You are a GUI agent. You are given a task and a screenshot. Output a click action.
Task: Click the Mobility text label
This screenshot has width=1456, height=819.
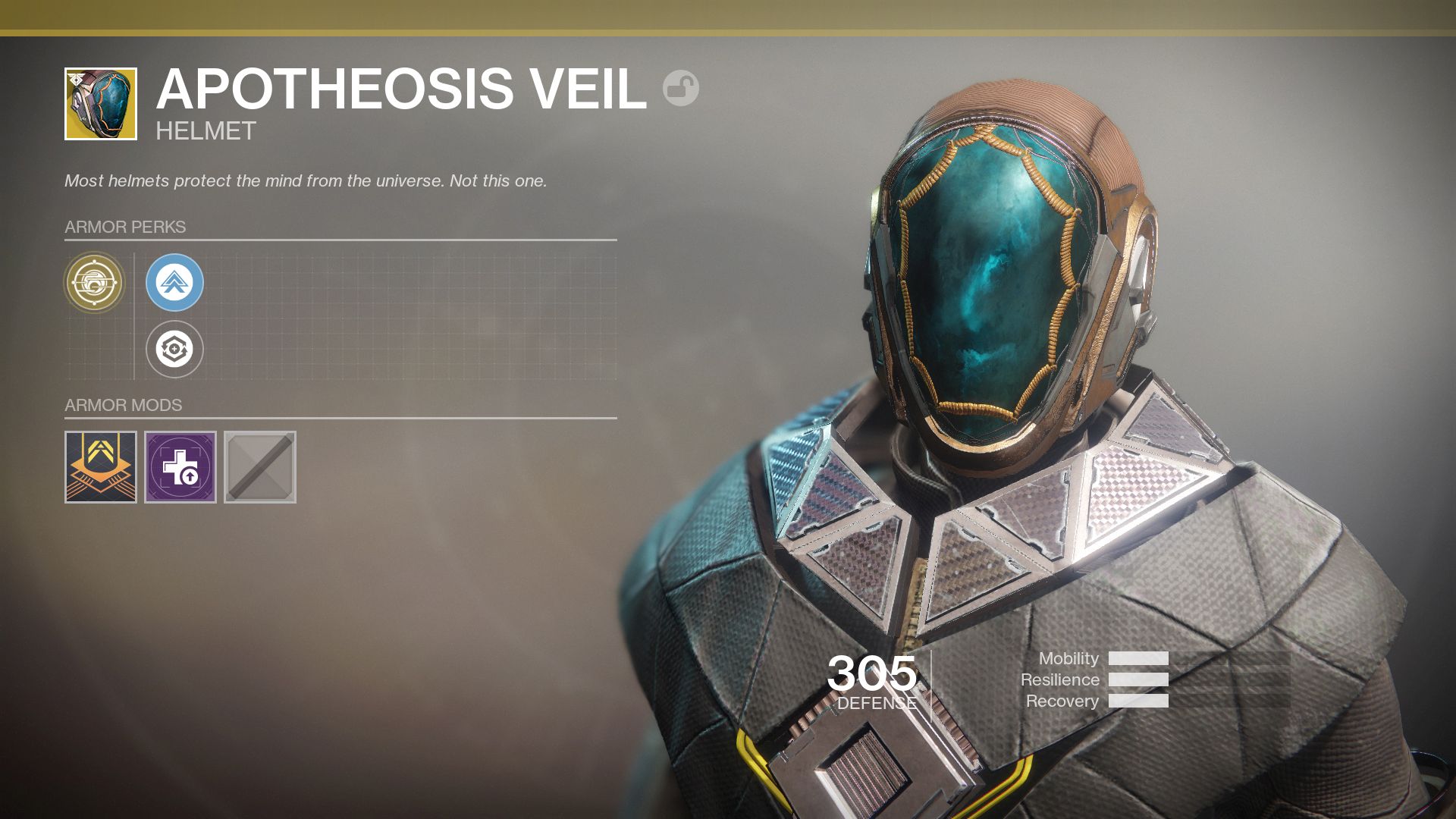click(x=1070, y=659)
